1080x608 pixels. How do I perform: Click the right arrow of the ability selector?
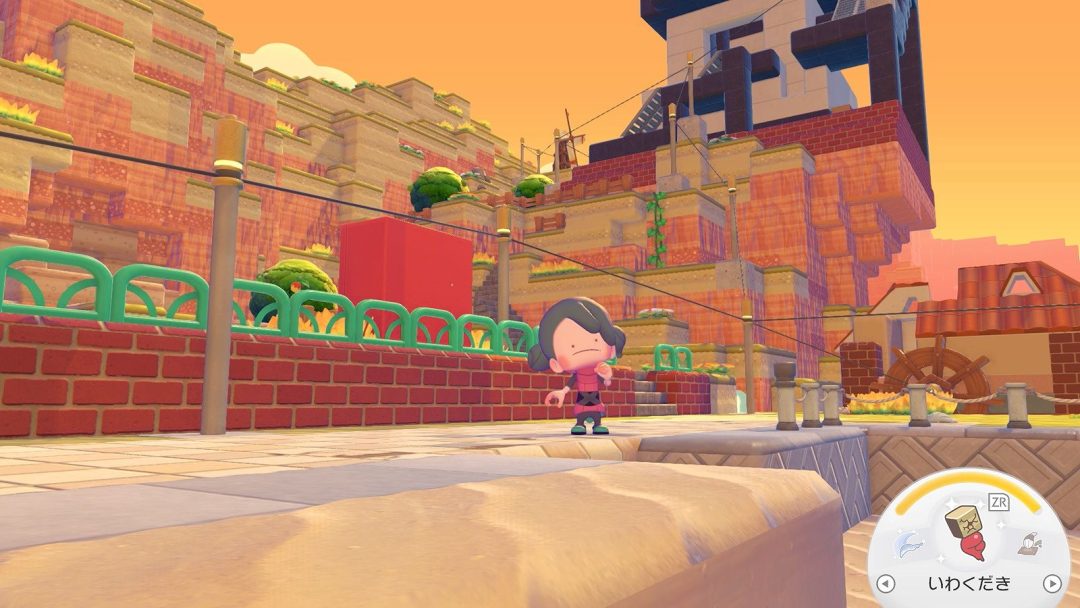(1051, 583)
